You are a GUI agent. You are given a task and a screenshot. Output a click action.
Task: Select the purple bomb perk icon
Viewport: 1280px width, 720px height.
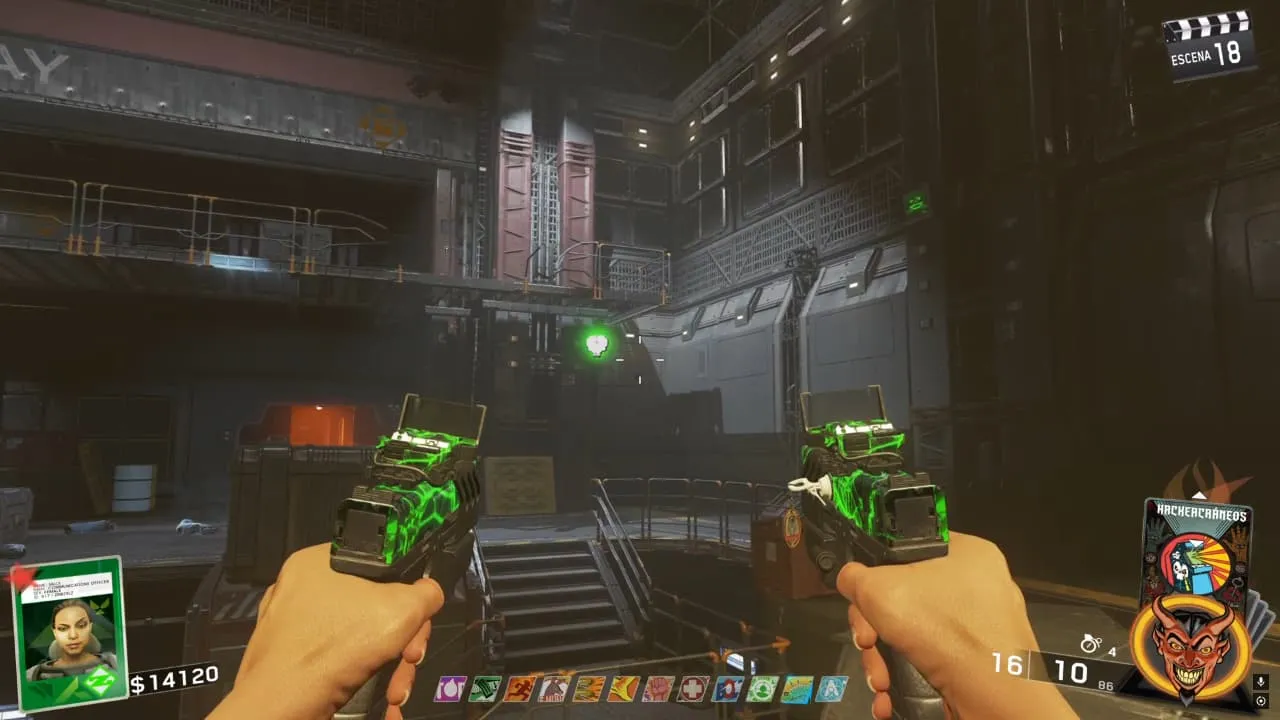pos(449,689)
